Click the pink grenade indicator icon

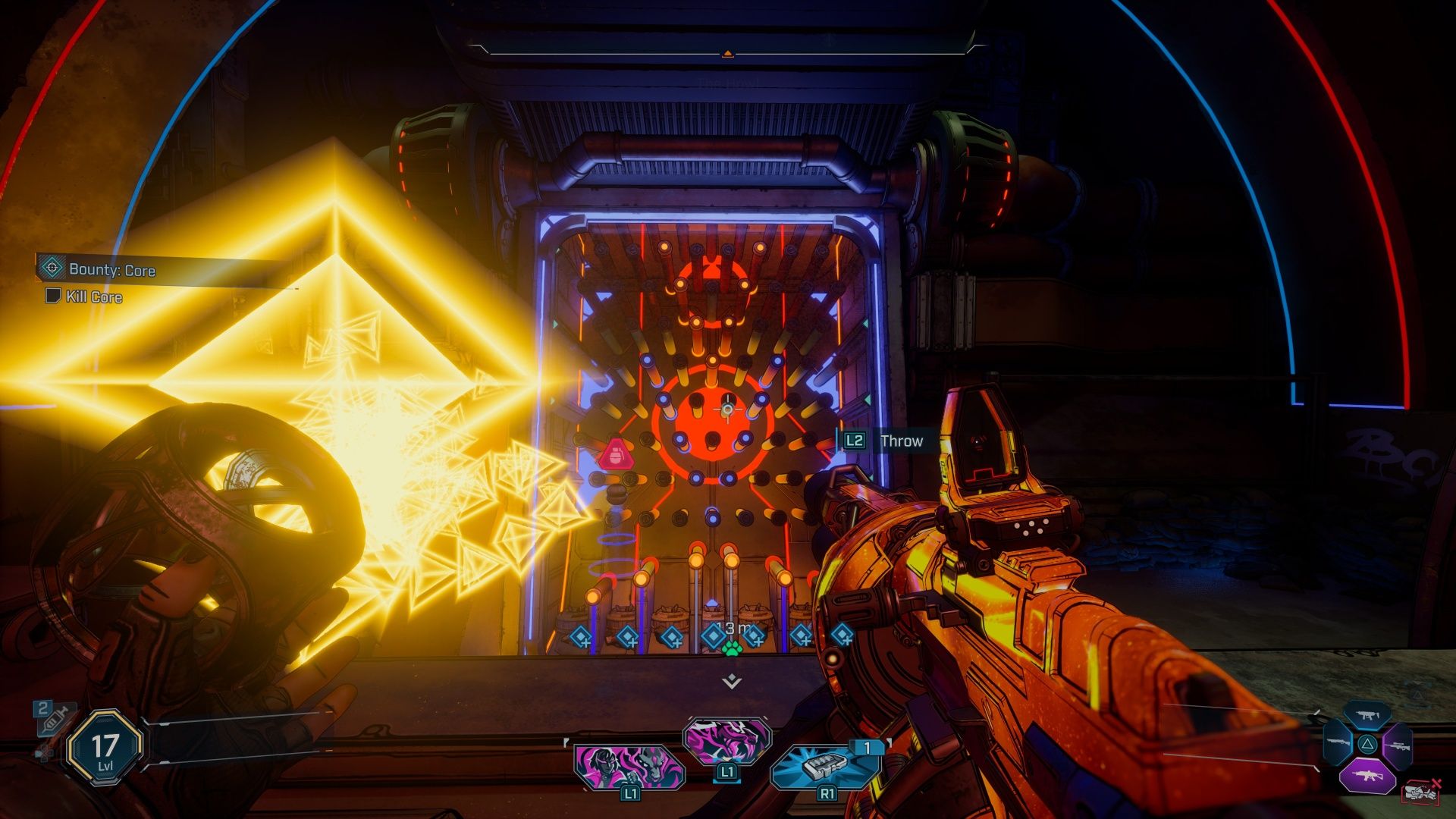pos(612,455)
